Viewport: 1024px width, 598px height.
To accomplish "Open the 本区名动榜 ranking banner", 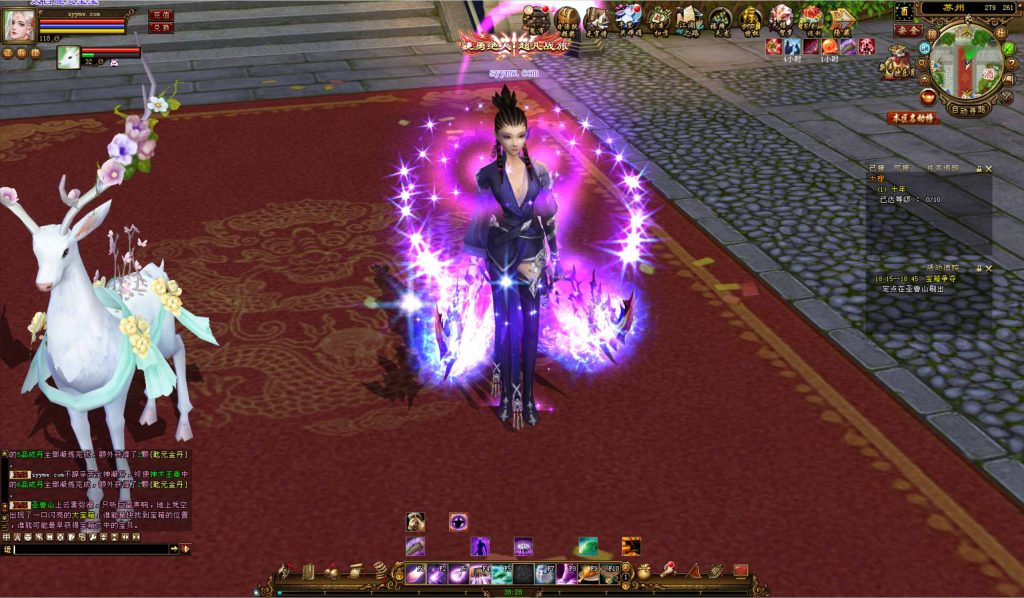I will (x=913, y=118).
